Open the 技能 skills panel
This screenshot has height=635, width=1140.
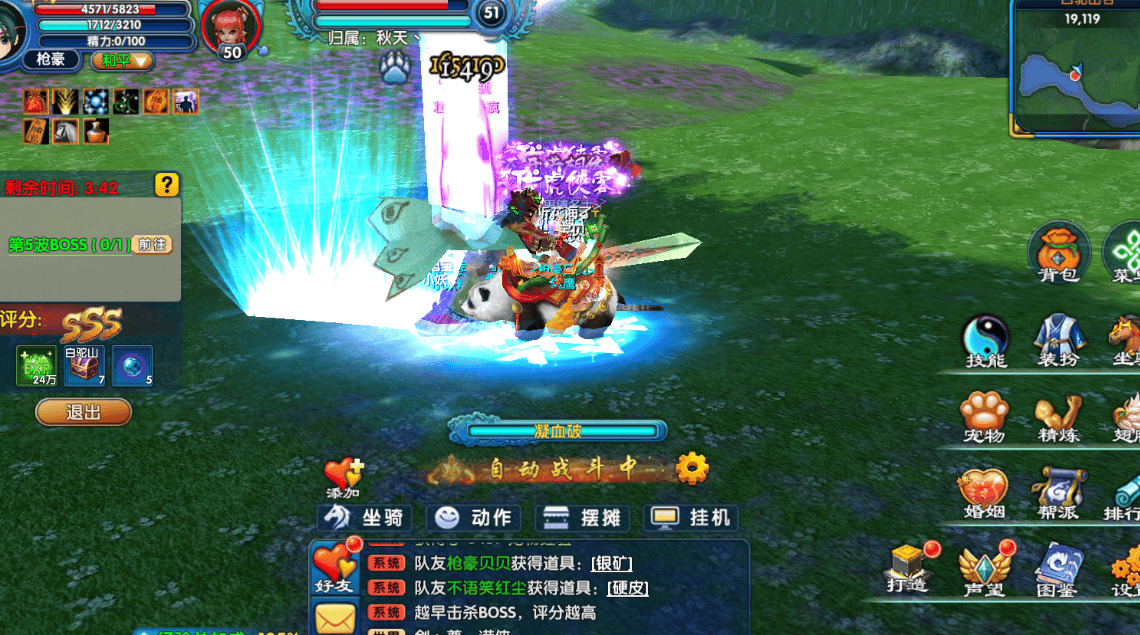coord(986,340)
